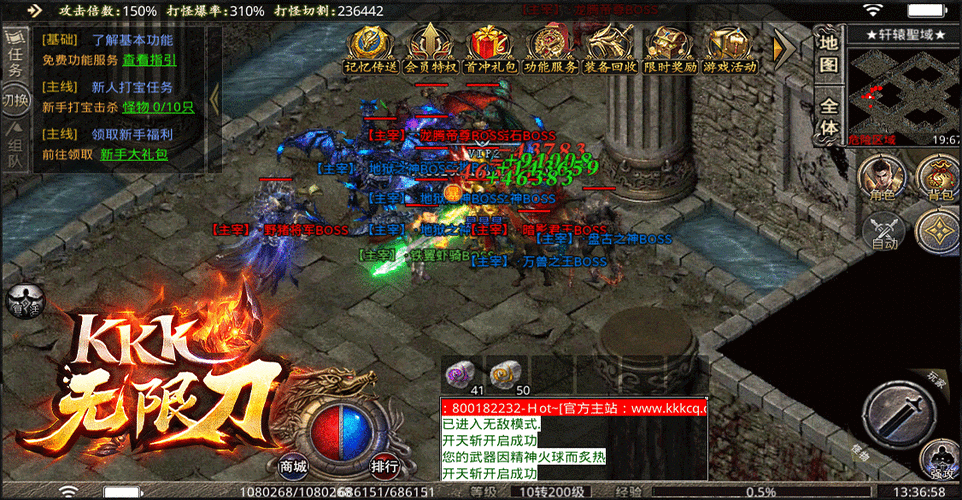This screenshot has width=962, height=500.
Task: Open the 会员特权 VIP privileges menu
Action: tap(430, 48)
